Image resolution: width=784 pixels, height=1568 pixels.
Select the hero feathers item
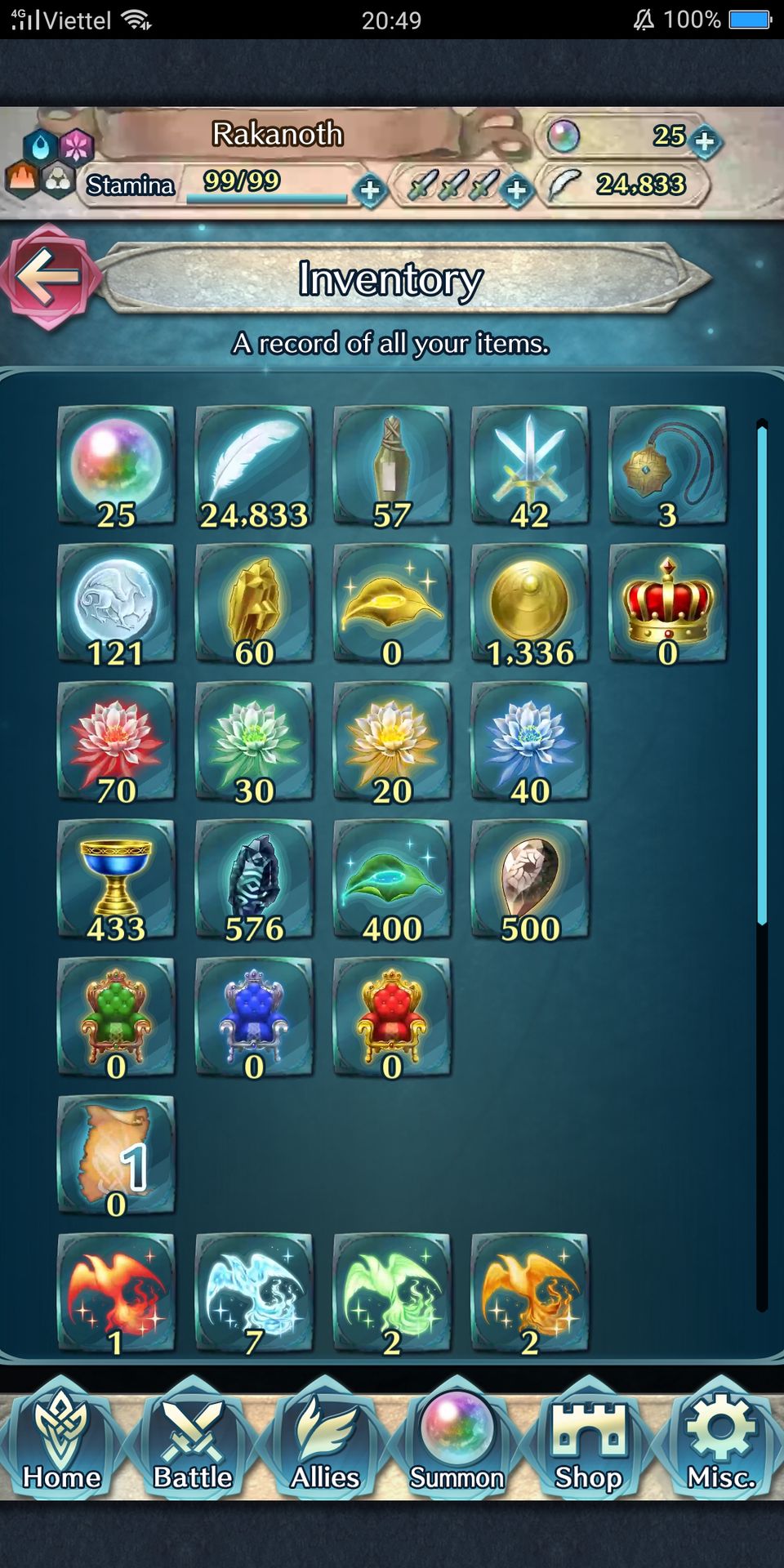point(254,465)
